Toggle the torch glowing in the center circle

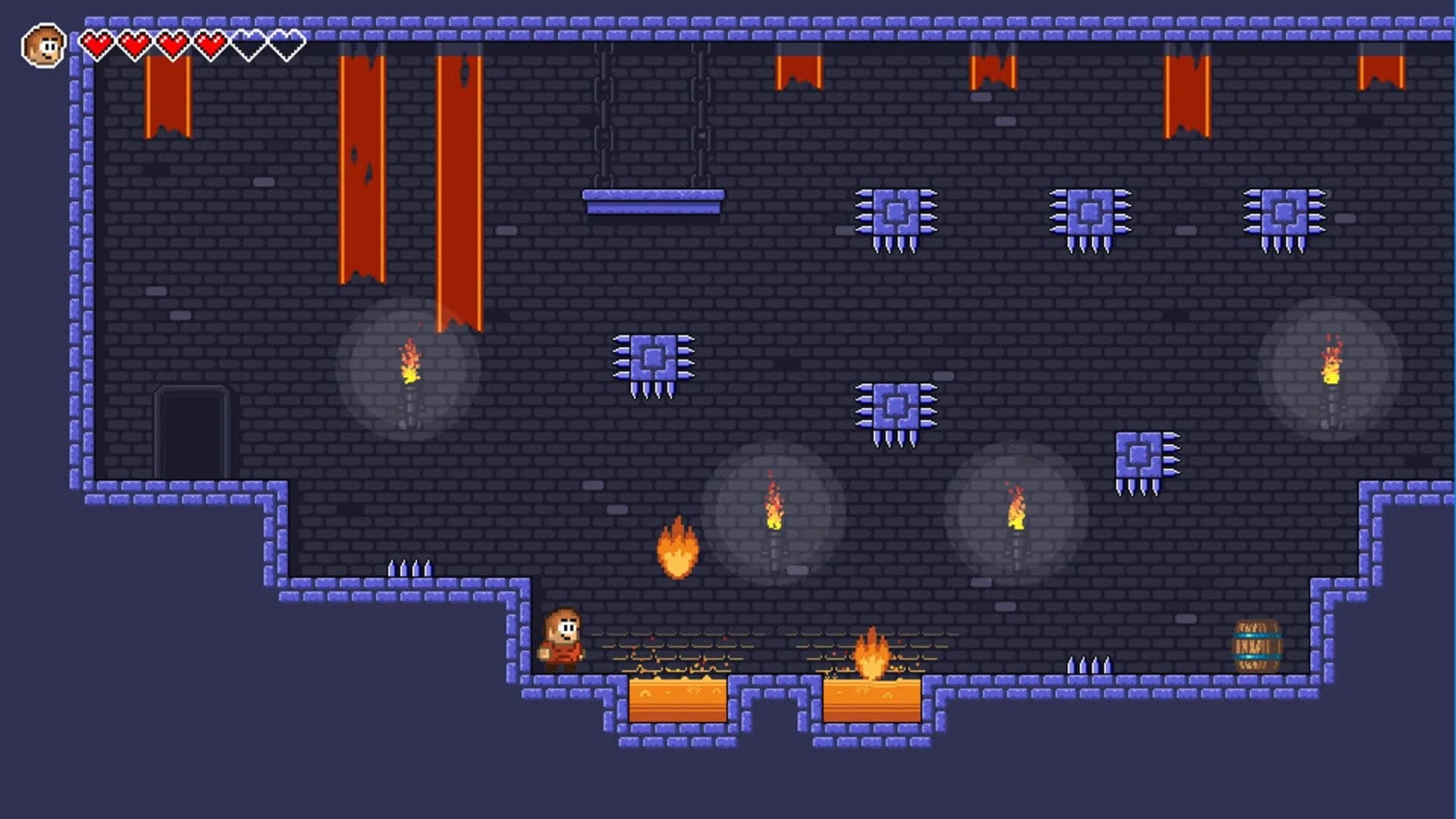tap(775, 516)
